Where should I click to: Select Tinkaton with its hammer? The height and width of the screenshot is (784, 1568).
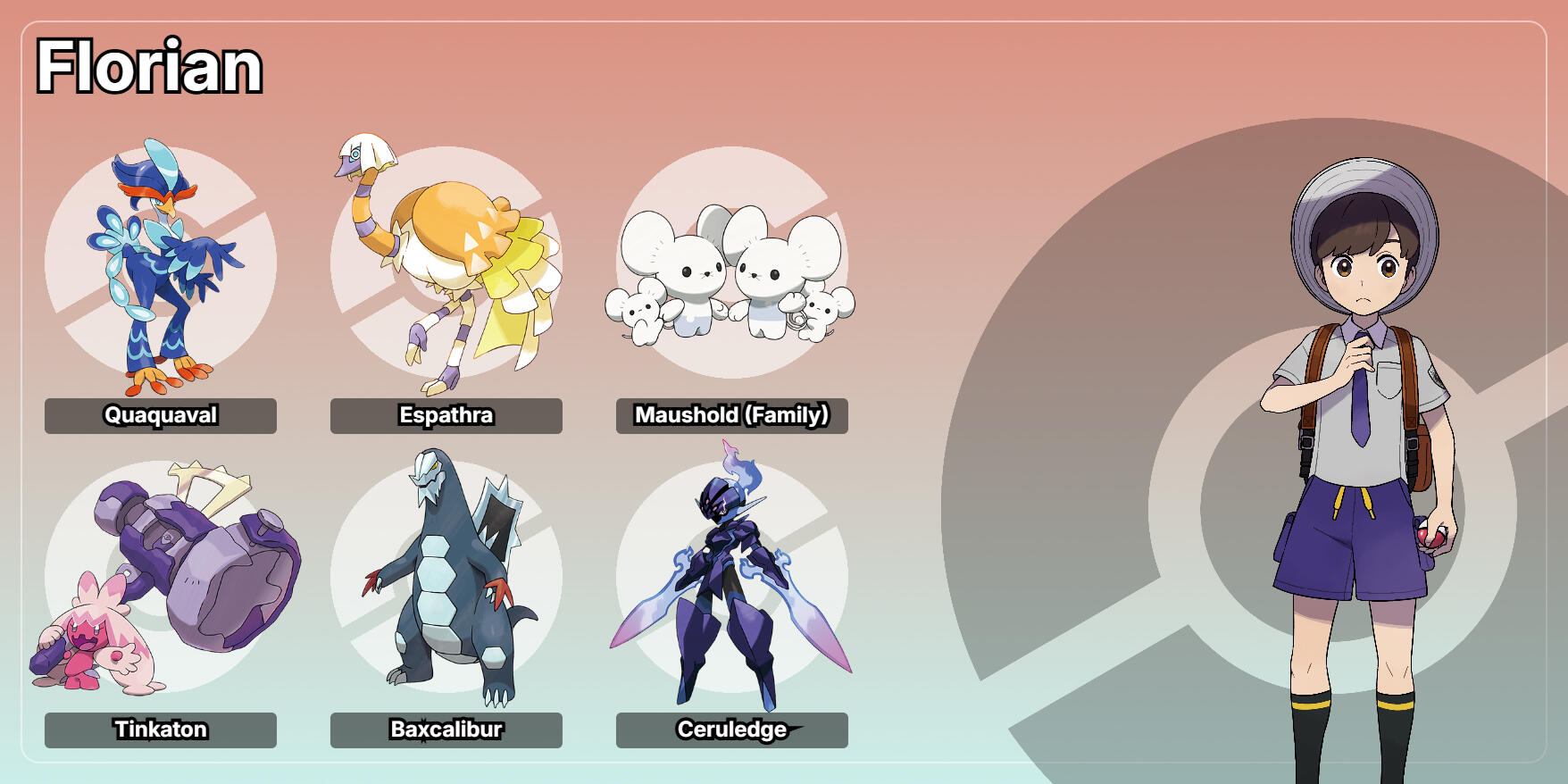pyautogui.click(x=161, y=580)
